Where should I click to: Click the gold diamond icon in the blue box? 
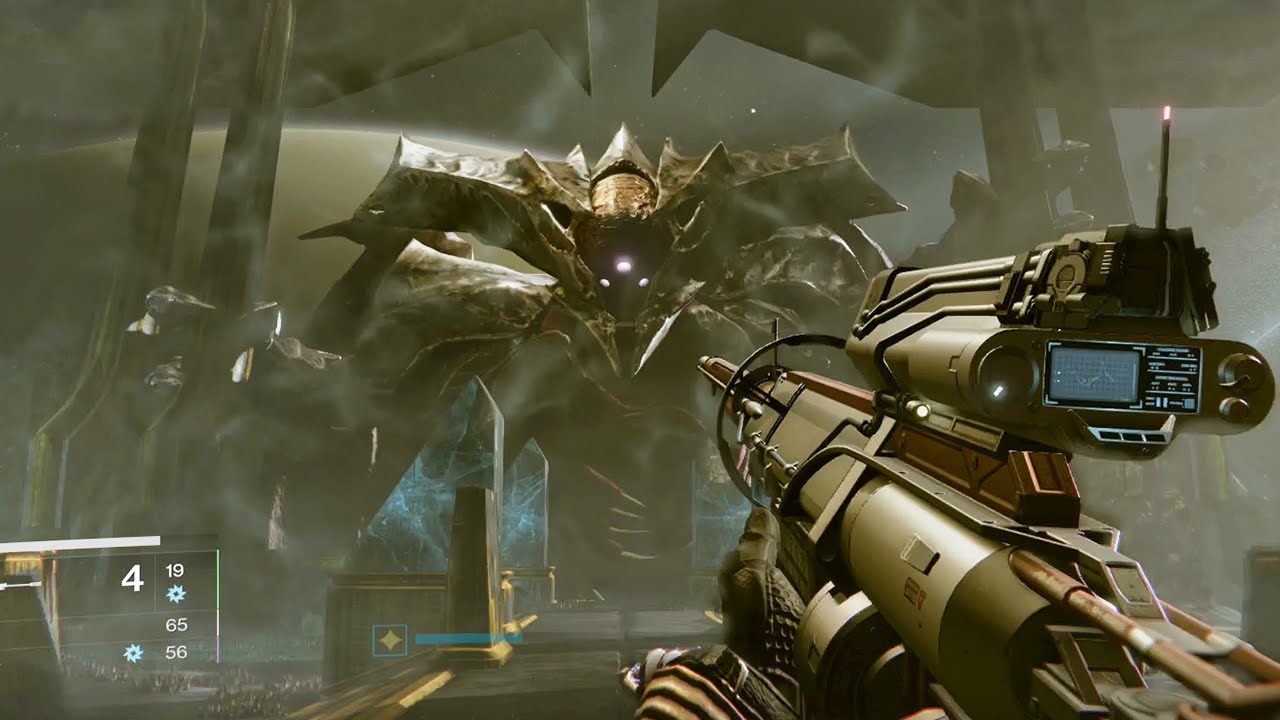[389, 640]
